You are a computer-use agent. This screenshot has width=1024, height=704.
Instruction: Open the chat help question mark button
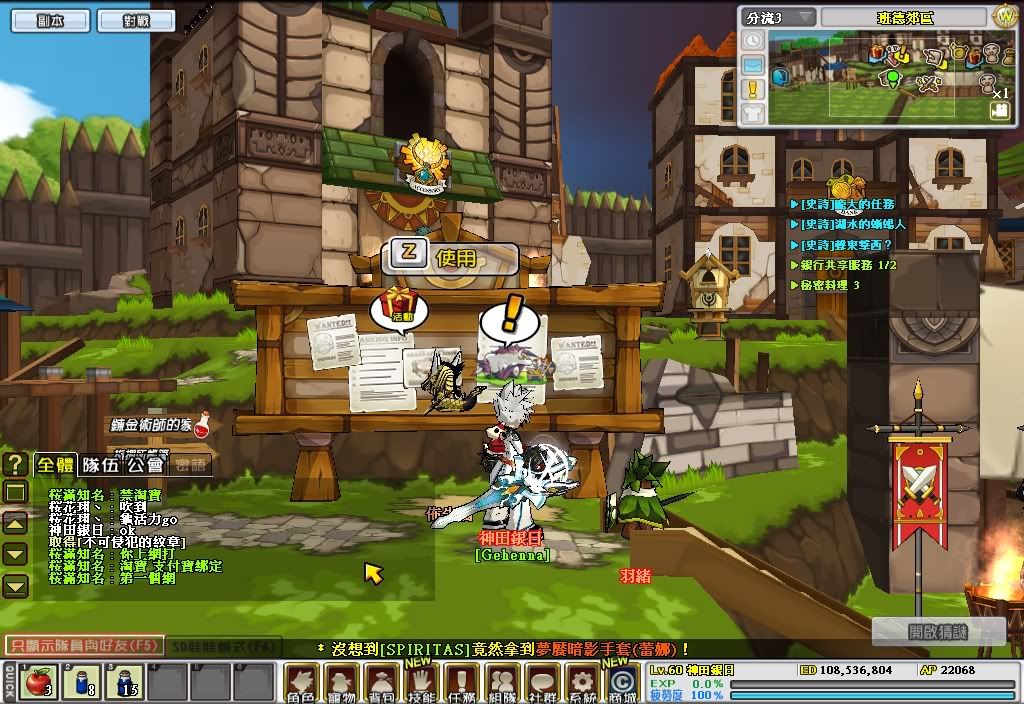click(15, 464)
